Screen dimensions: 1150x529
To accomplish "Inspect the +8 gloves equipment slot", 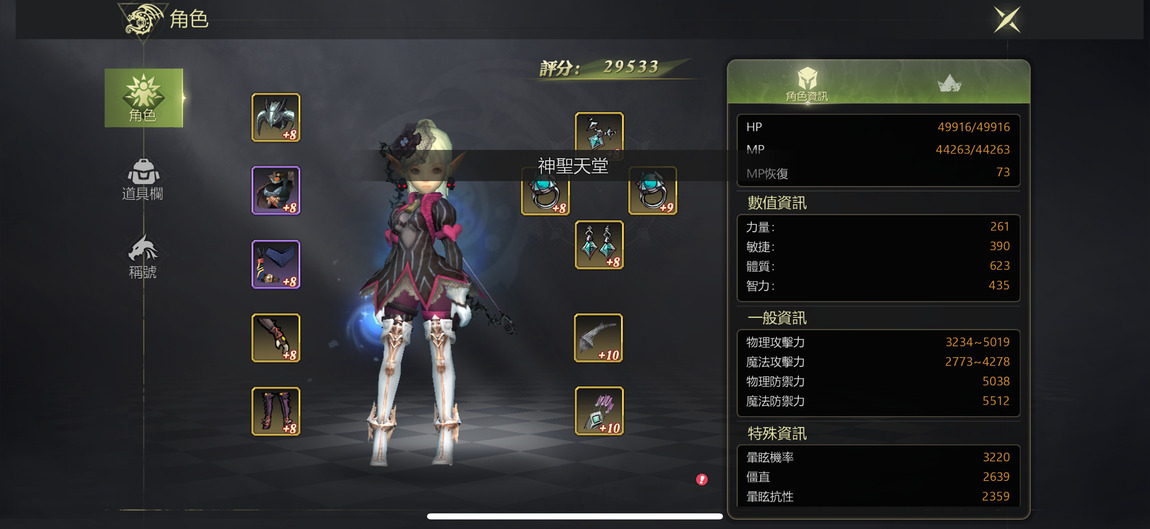I will pos(276,338).
